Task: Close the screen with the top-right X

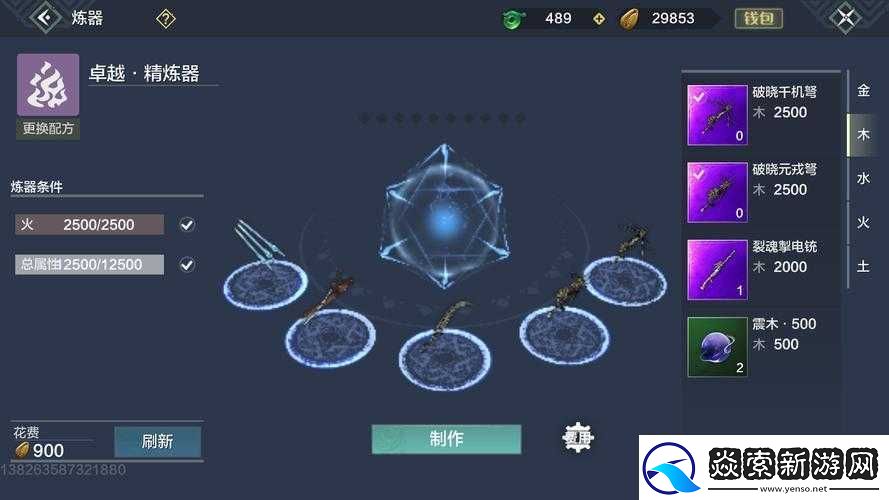Action: [x=846, y=17]
